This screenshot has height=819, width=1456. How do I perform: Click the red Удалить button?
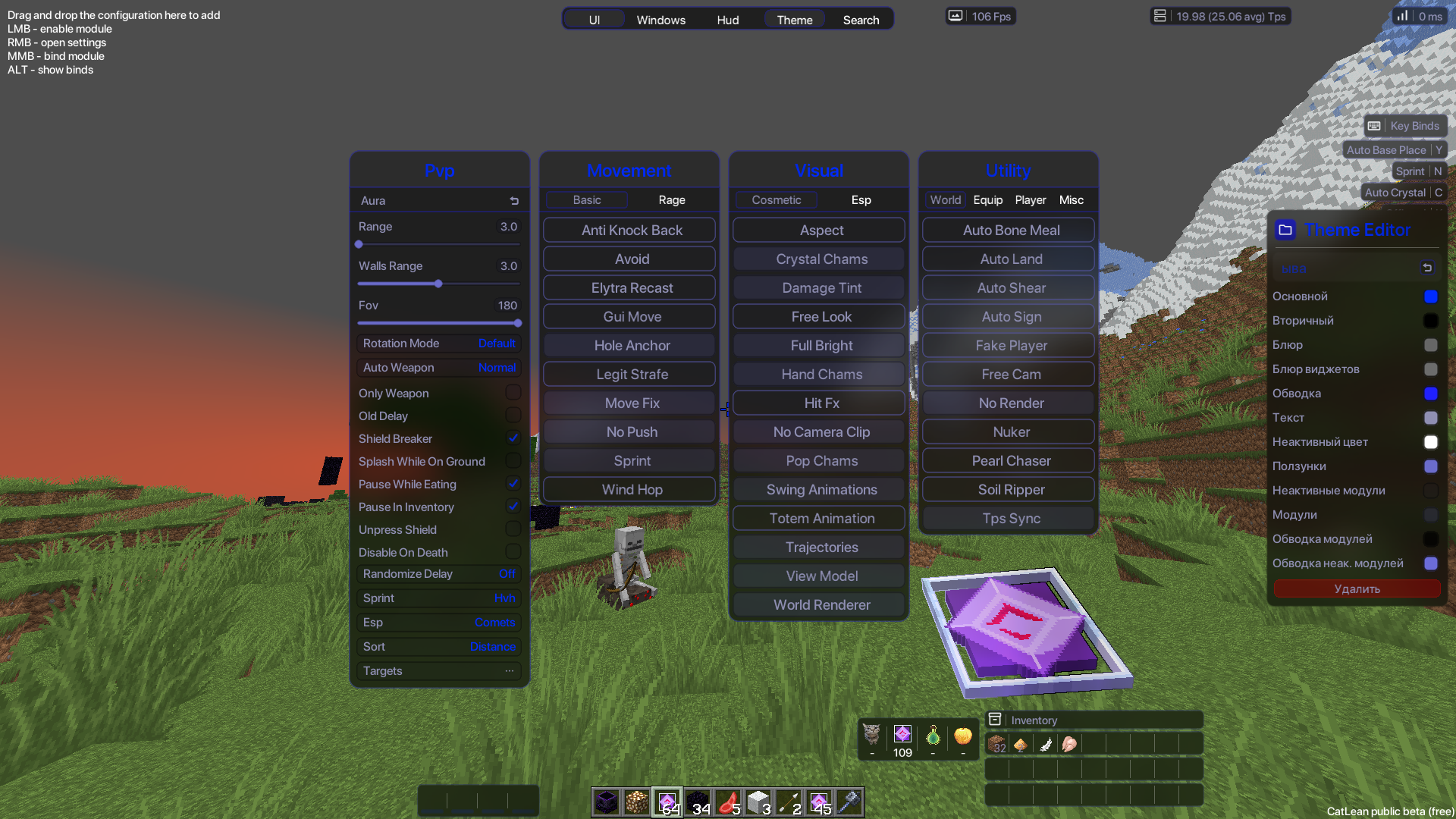coord(1356,588)
